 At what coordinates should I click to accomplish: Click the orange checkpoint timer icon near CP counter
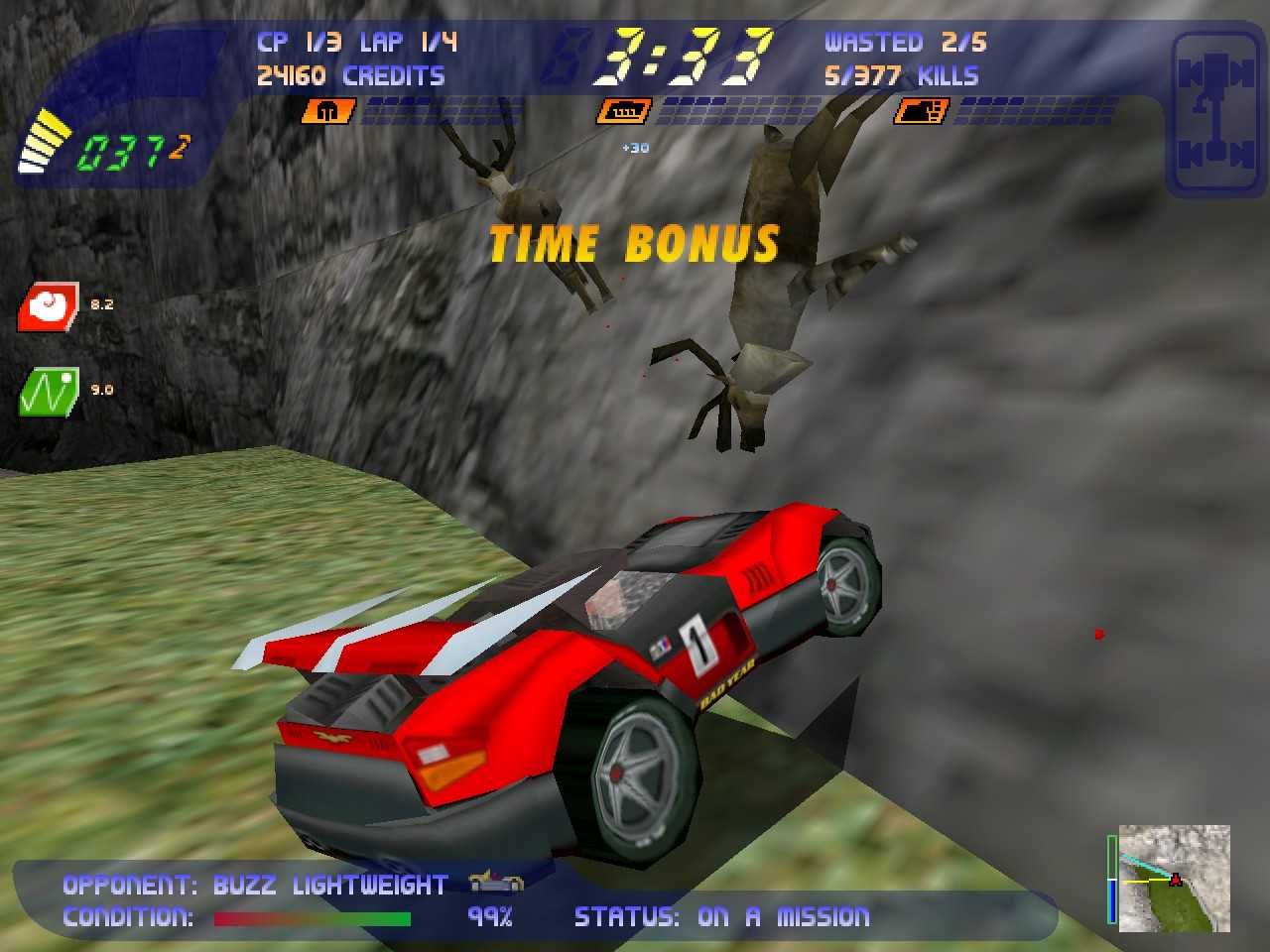click(330, 111)
